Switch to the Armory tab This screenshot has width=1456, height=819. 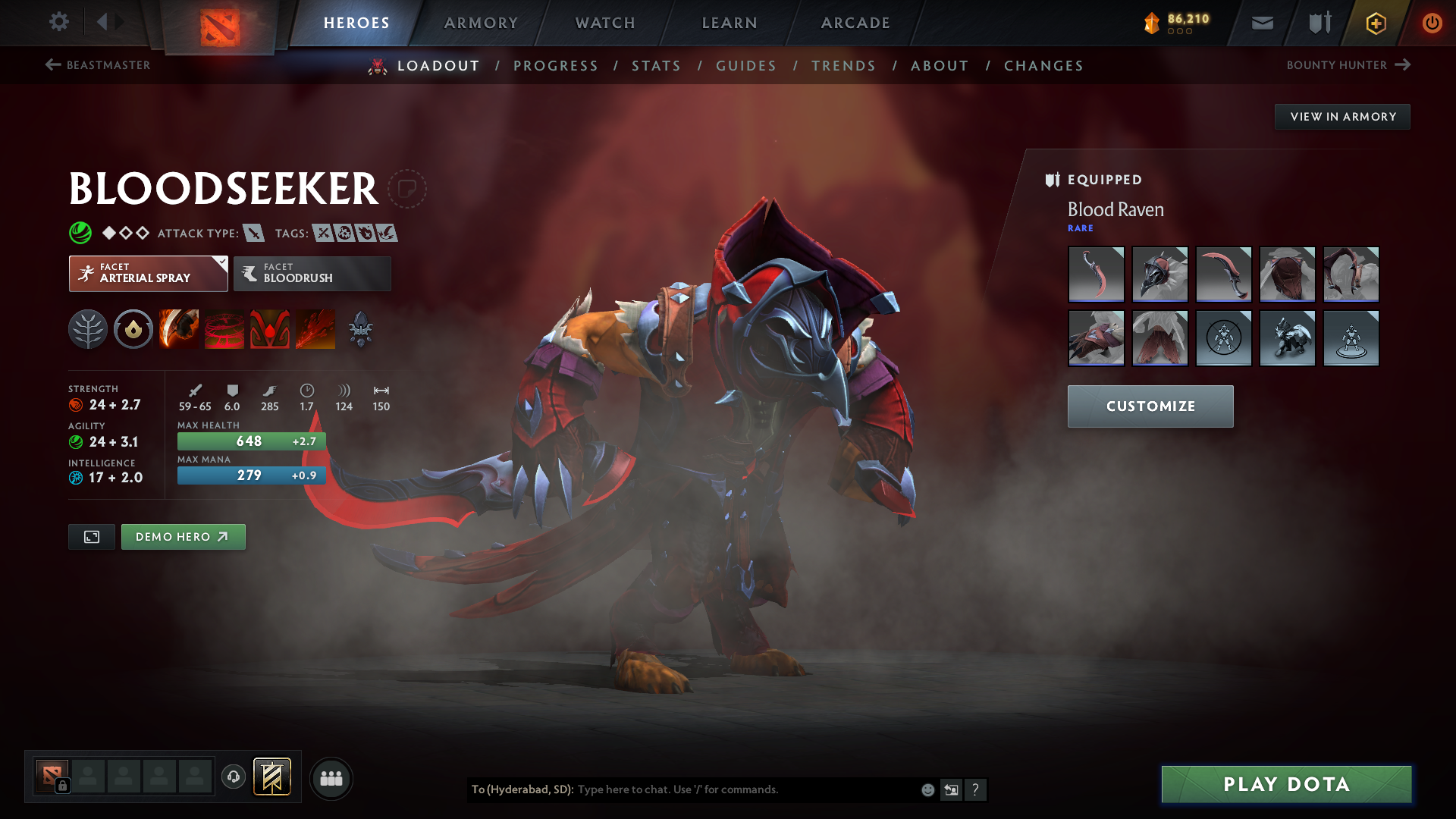click(x=481, y=23)
